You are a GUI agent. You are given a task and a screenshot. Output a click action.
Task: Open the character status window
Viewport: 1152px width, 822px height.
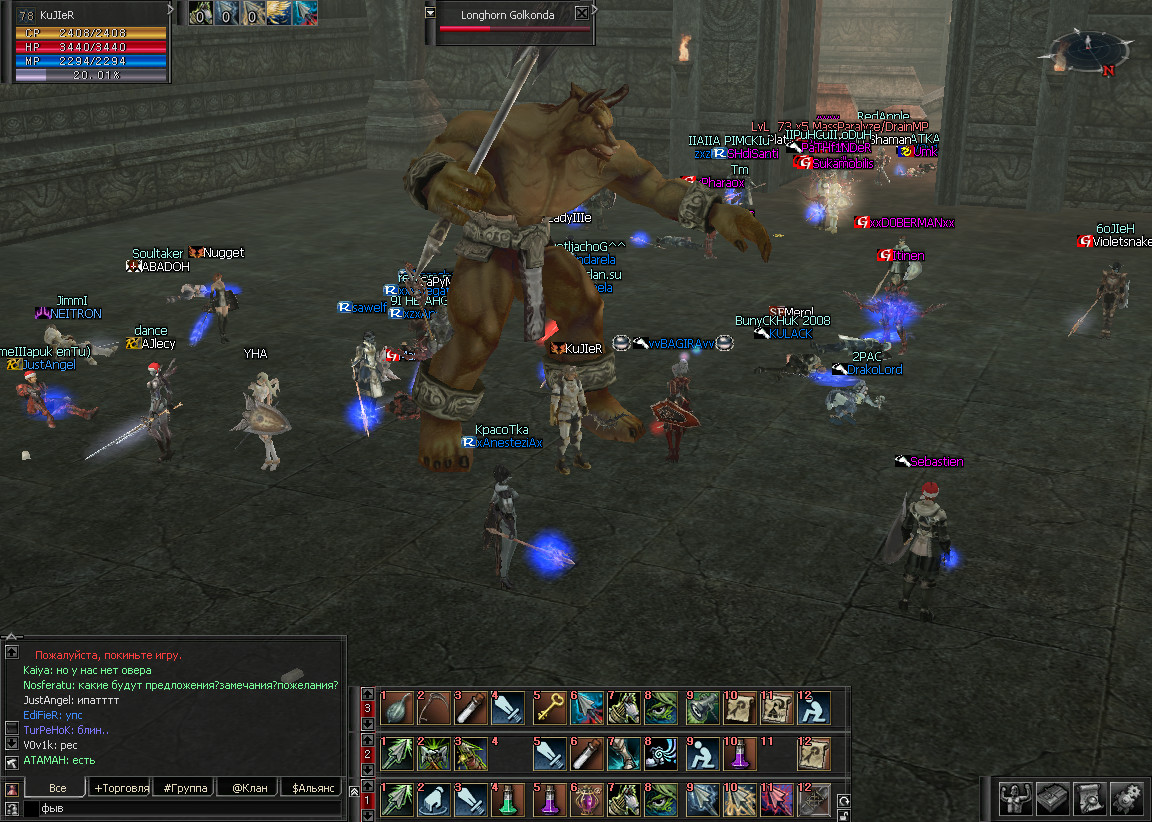pyautogui.click(x=1015, y=796)
